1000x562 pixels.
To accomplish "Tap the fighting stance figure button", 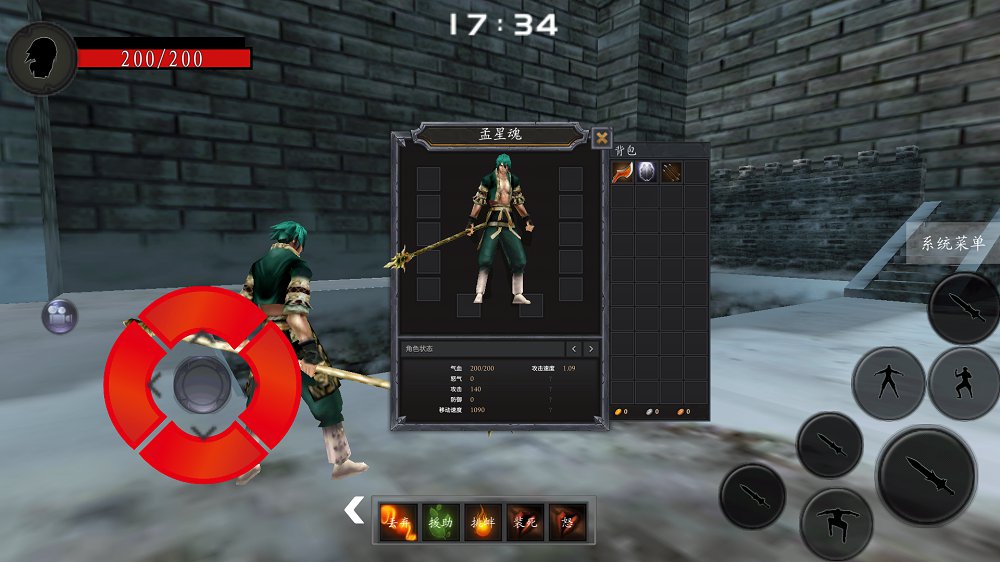I will [963, 383].
